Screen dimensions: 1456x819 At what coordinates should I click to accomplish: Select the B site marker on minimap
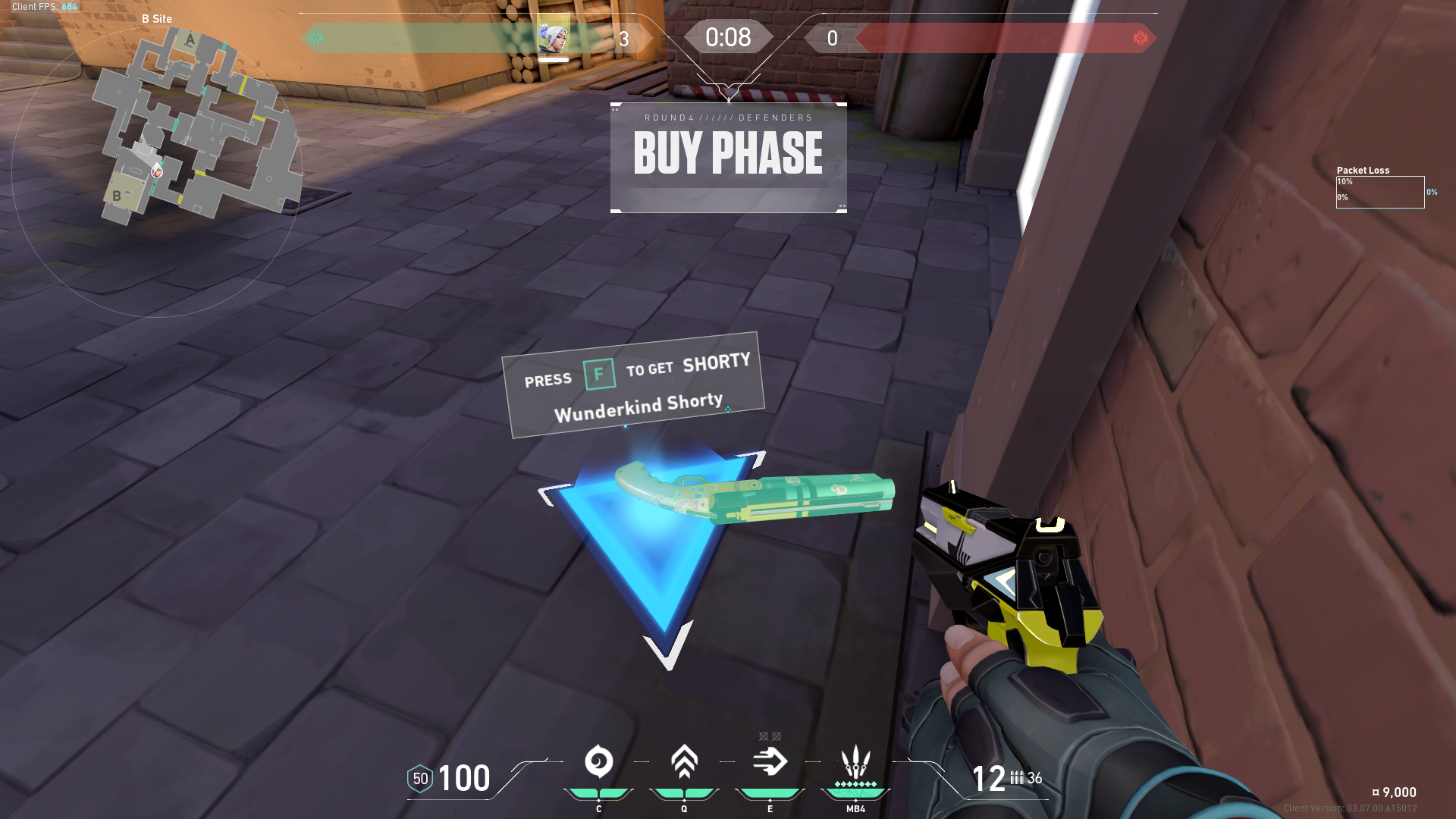click(x=117, y=196)
